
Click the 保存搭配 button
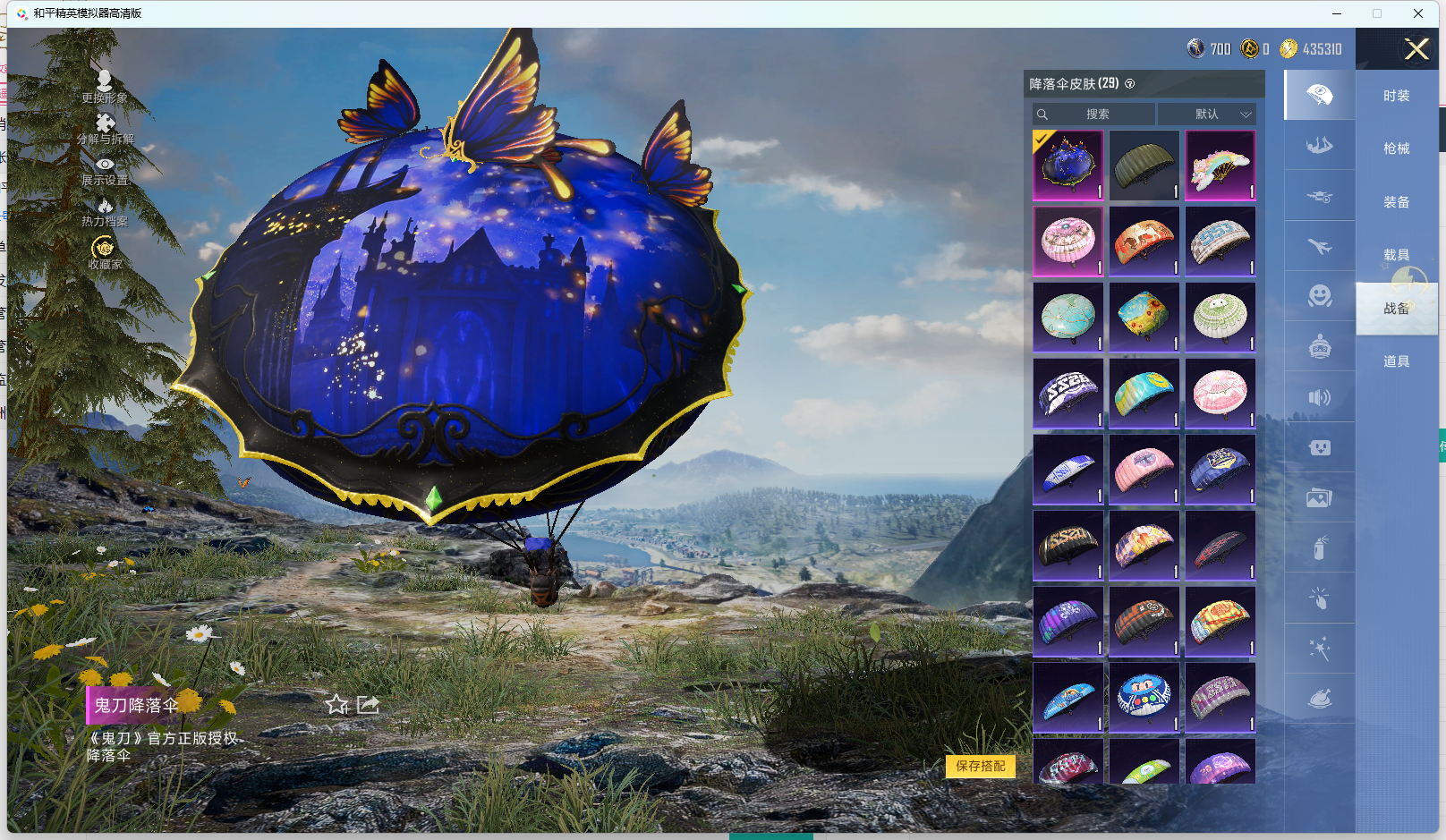[x=980, y=766]
